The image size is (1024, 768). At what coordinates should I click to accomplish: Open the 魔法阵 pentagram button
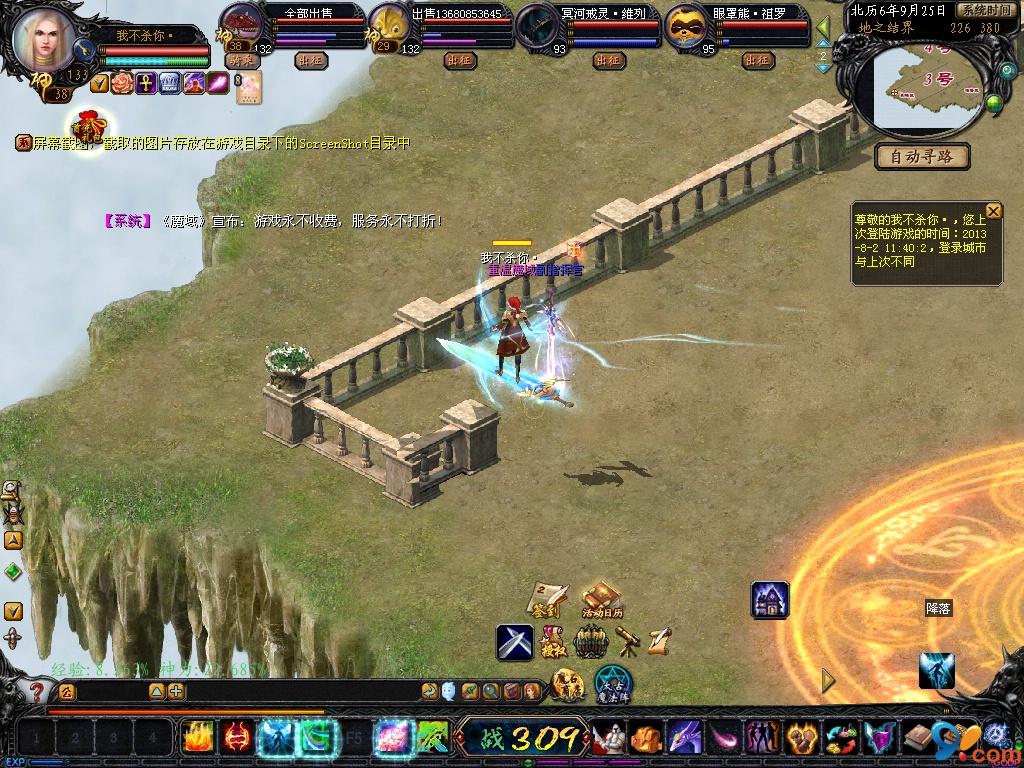612,685
